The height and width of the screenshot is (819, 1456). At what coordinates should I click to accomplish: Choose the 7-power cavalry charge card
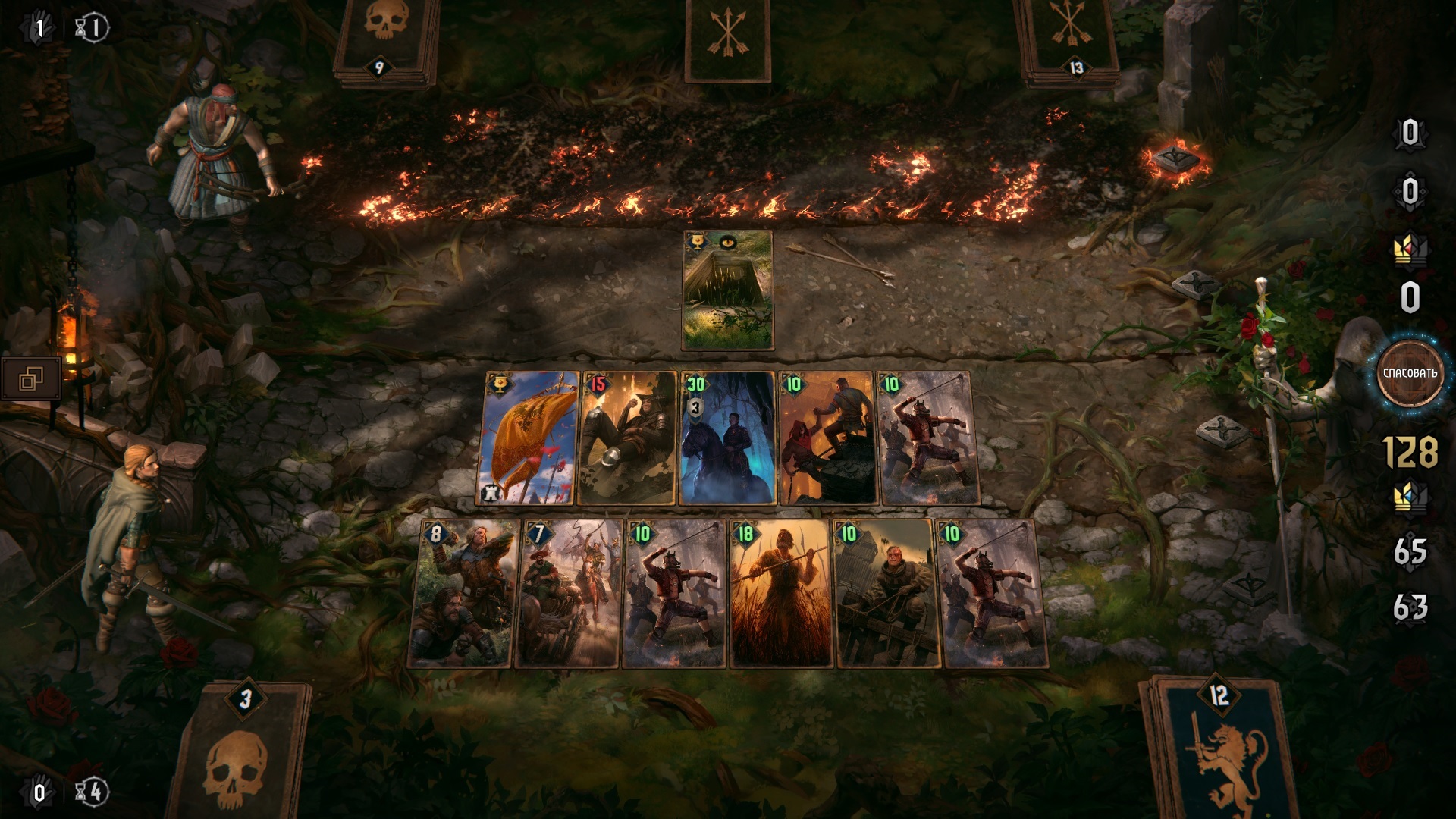(x=569, y=594)
